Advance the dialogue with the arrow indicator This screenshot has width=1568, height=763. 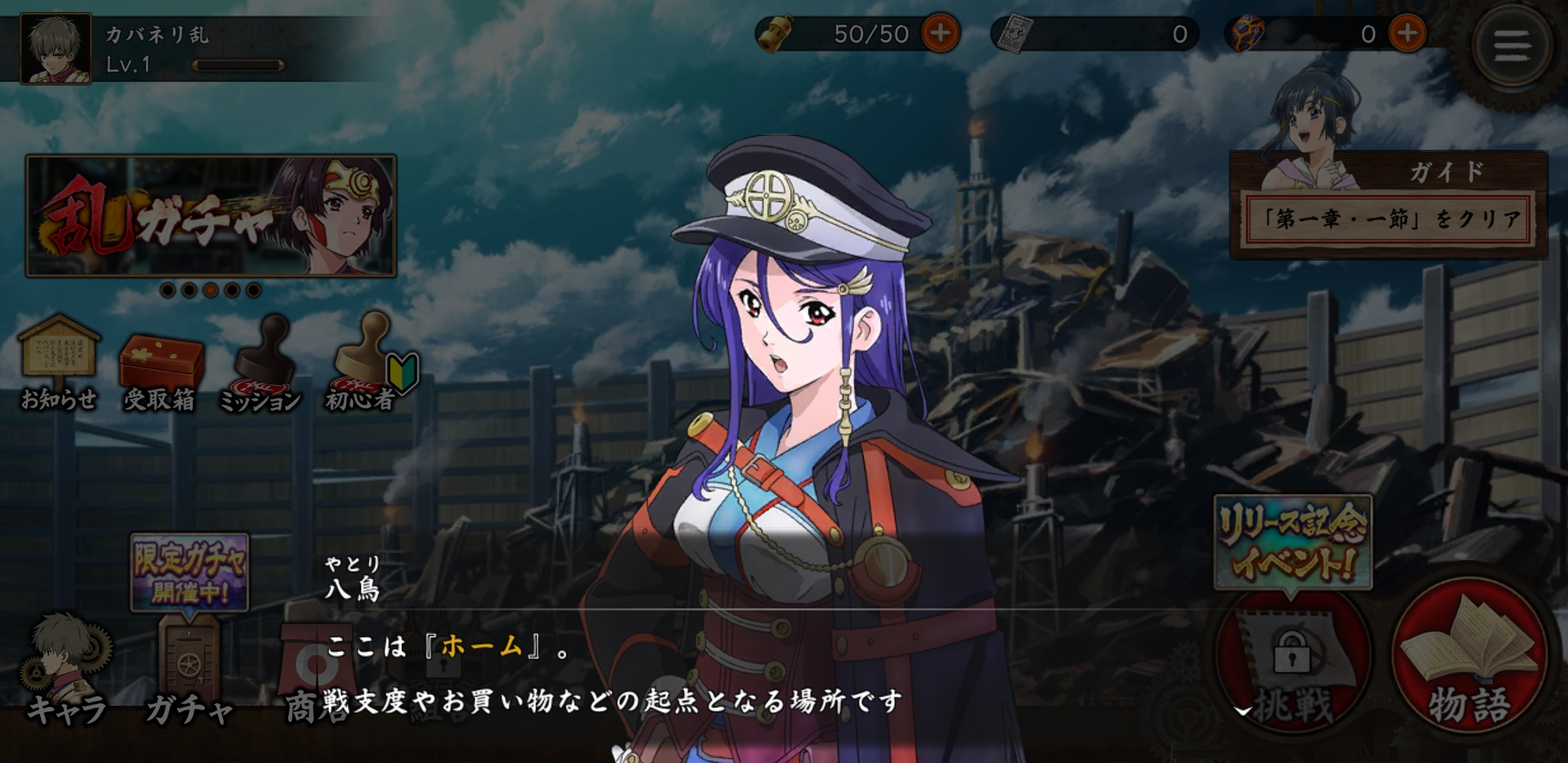tap(1243, 711)
